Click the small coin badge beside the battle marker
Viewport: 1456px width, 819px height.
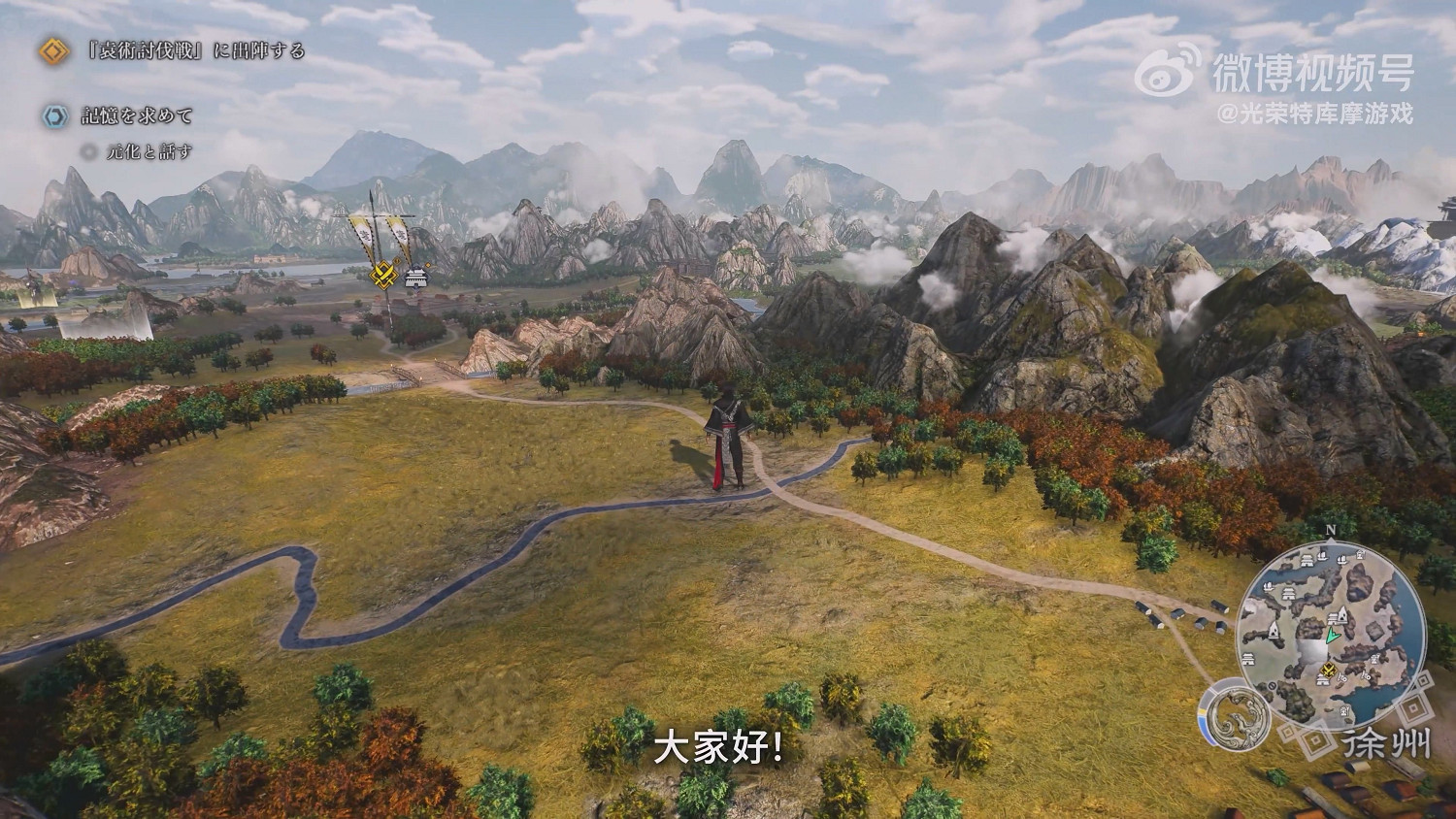pyautogui.click(x=397, y=261)
